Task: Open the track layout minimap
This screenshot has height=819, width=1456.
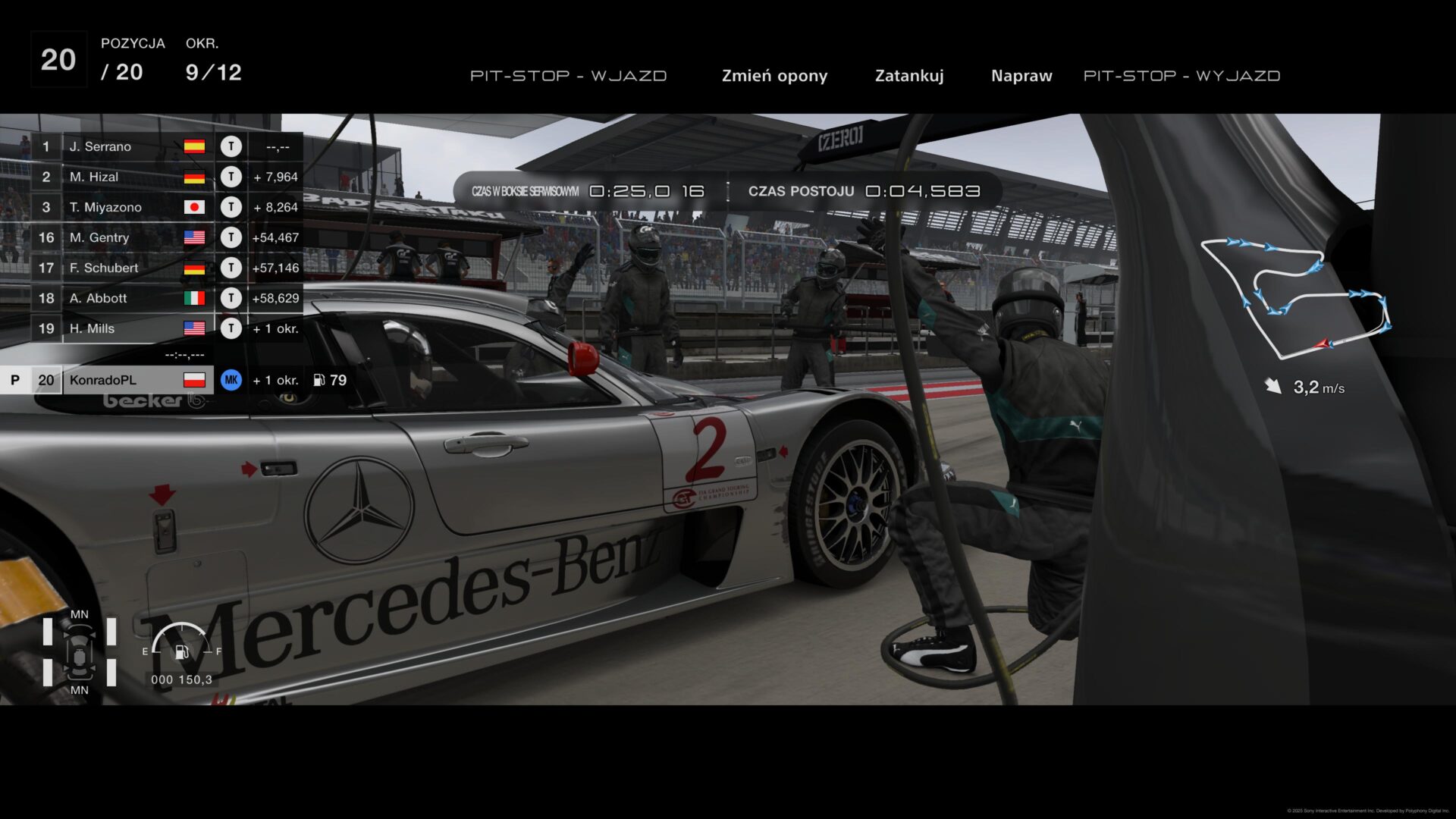Action: coord(1295,297)
